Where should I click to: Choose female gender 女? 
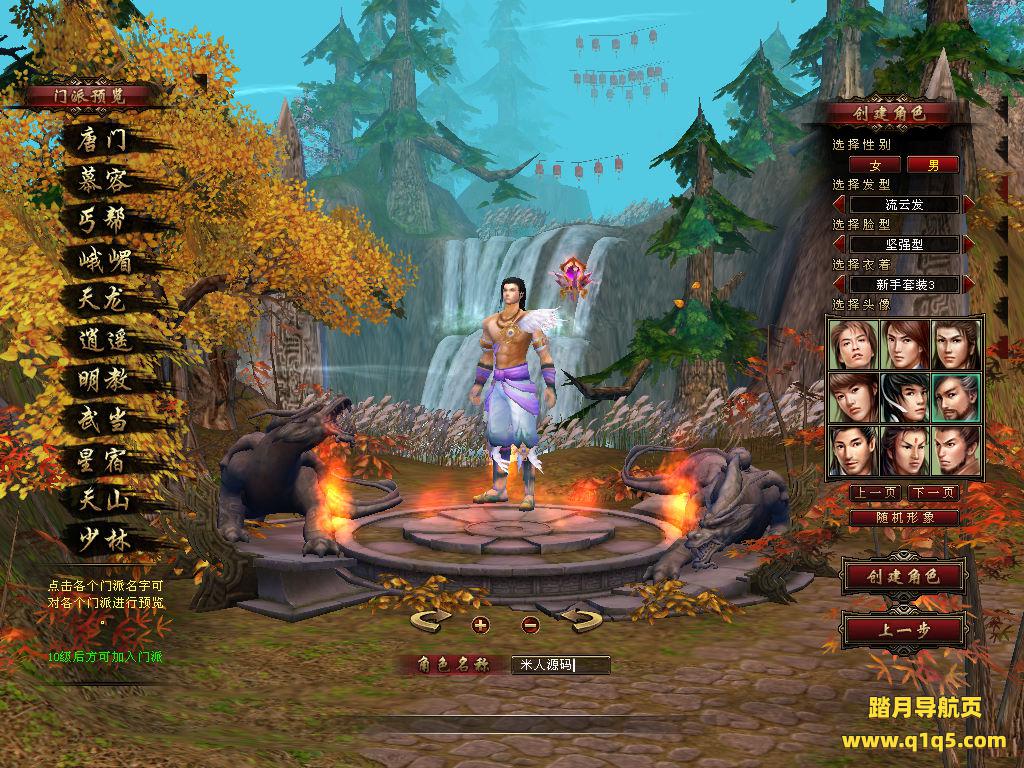[876, 165]
